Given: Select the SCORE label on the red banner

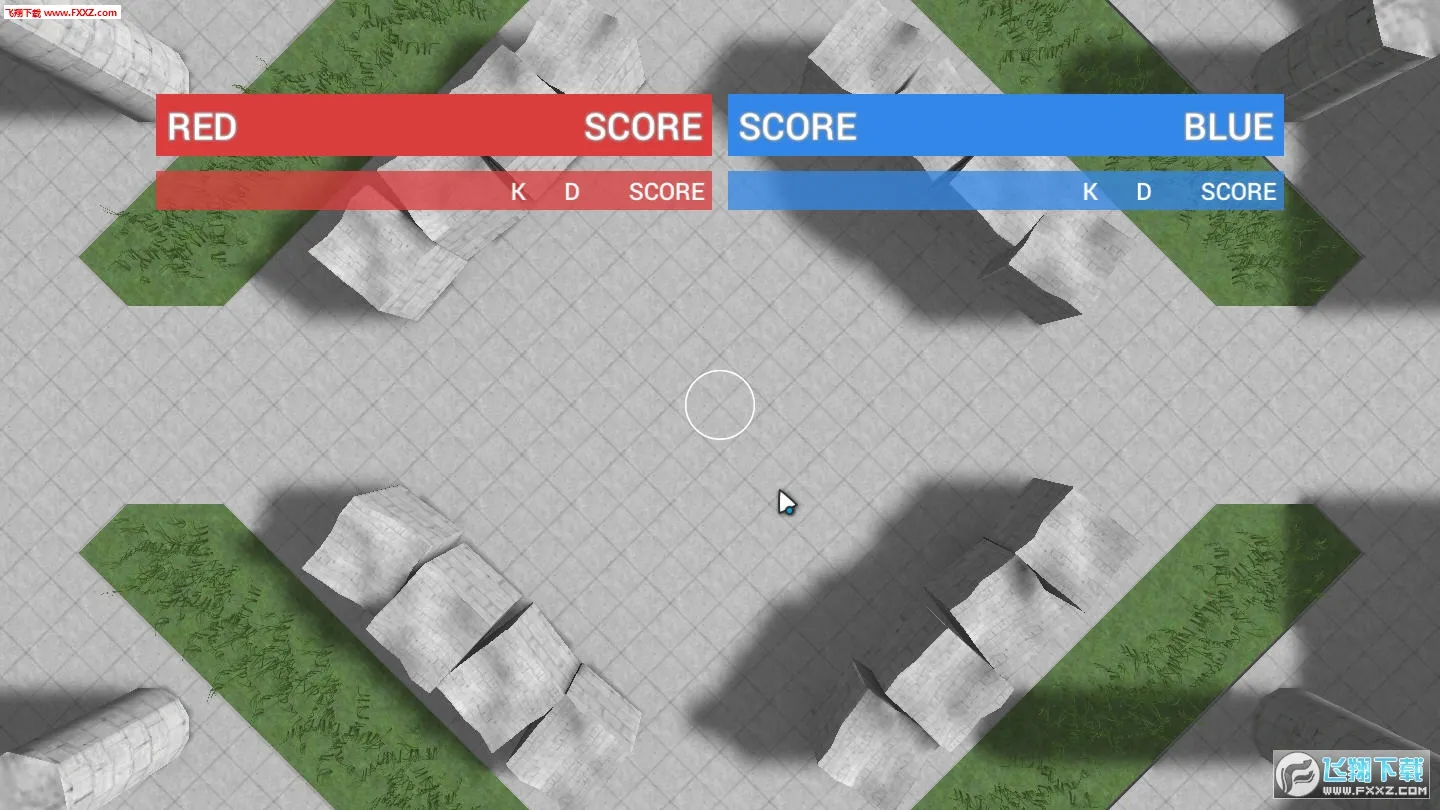Looking at the screenshot, I should 644,127.
